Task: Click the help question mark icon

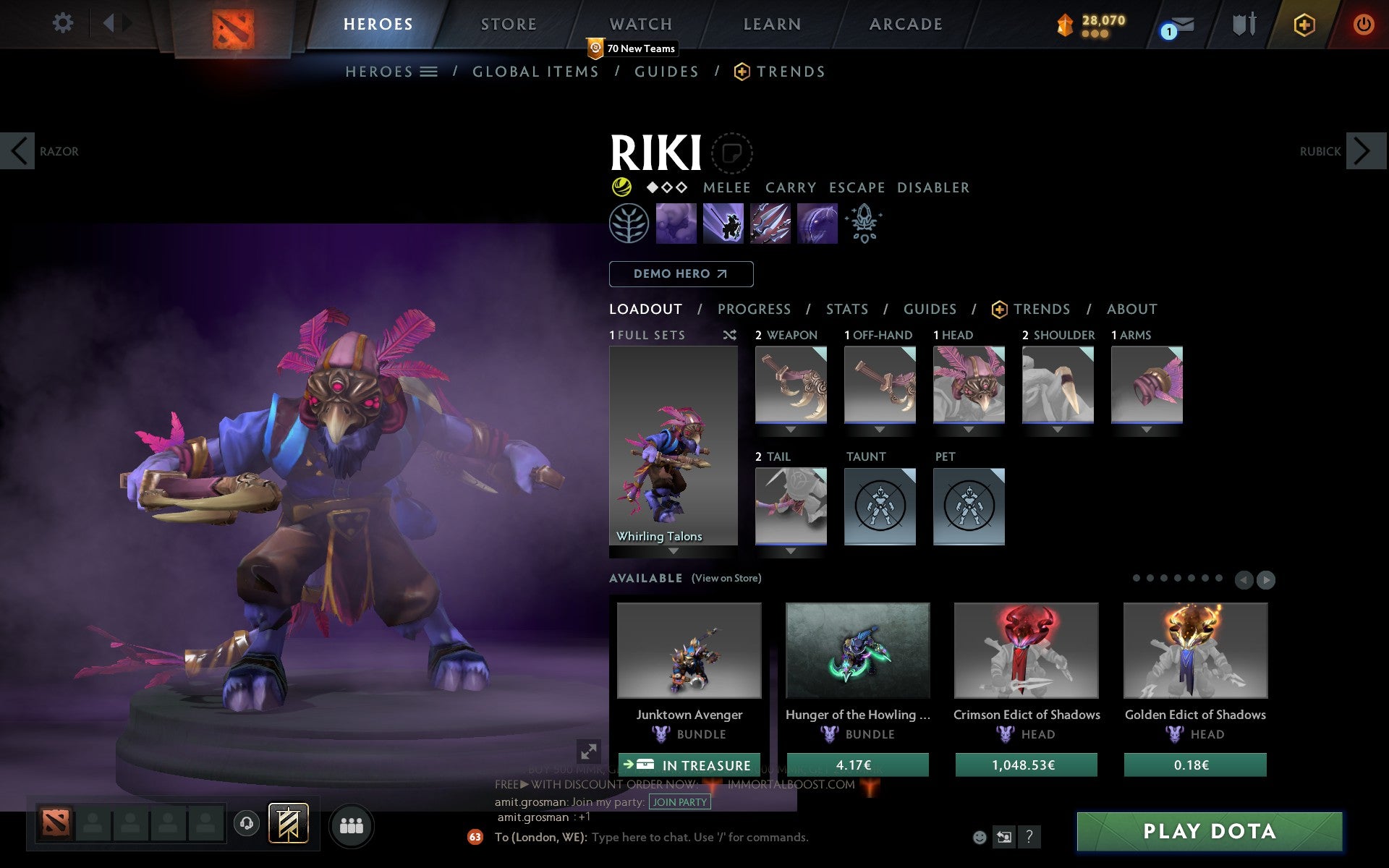Action: [x=1030, y=838]
